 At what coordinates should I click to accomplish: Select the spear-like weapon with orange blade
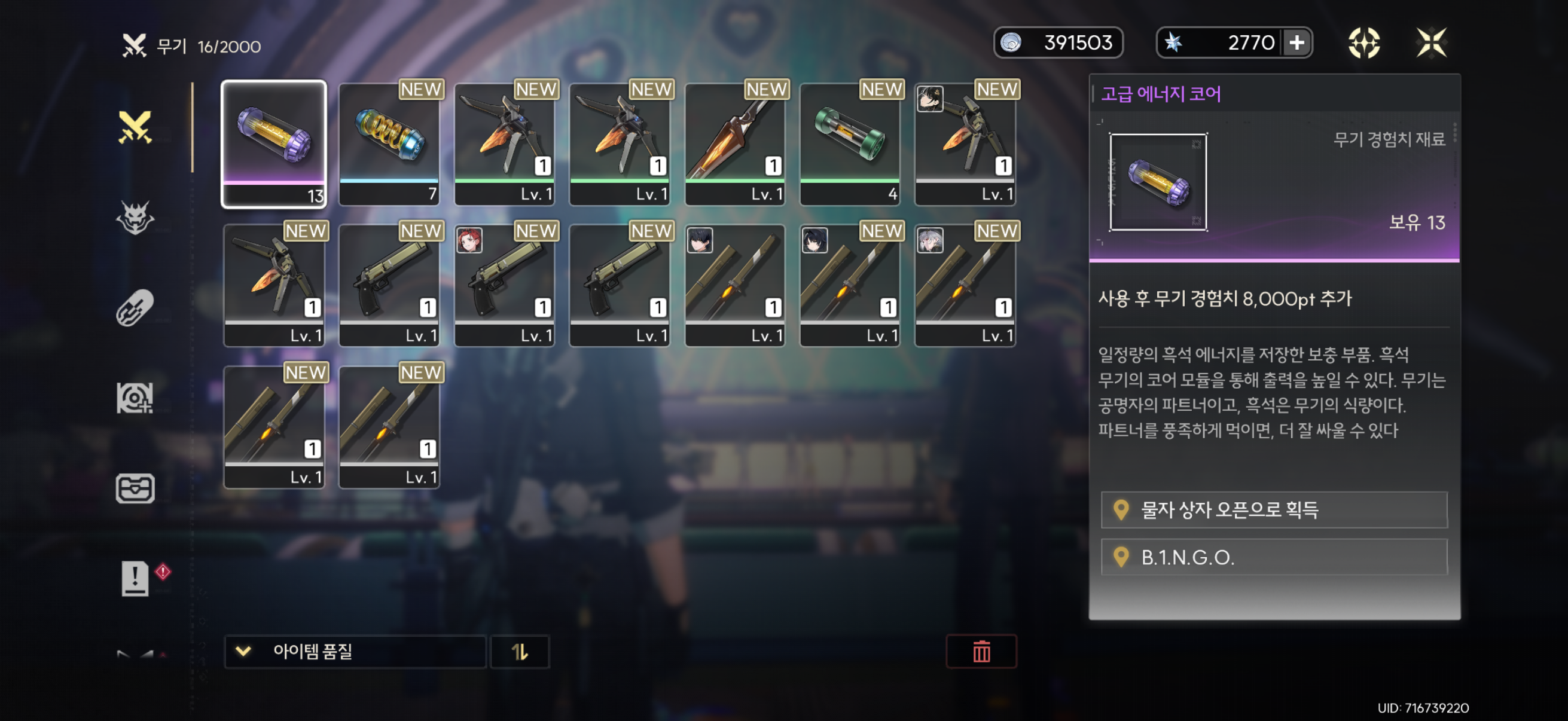[x=735, y=143]
